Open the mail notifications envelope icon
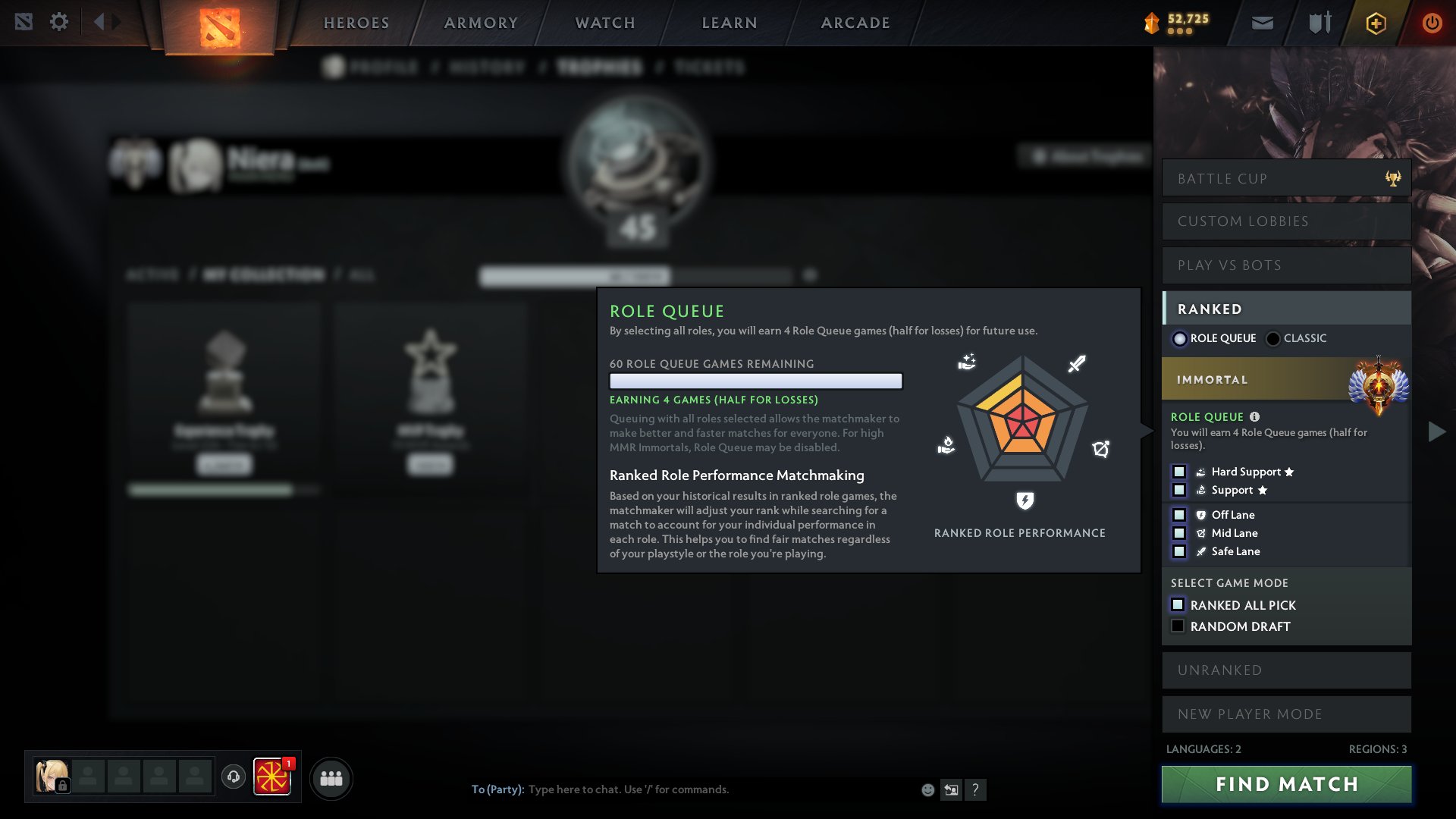 pos(1261,22)
